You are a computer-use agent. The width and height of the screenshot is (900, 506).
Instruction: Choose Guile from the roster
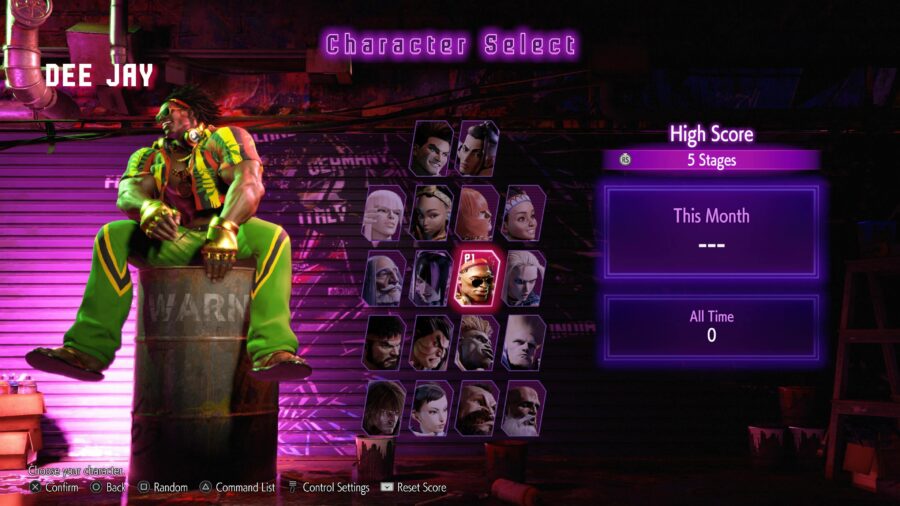pos(524,343)
